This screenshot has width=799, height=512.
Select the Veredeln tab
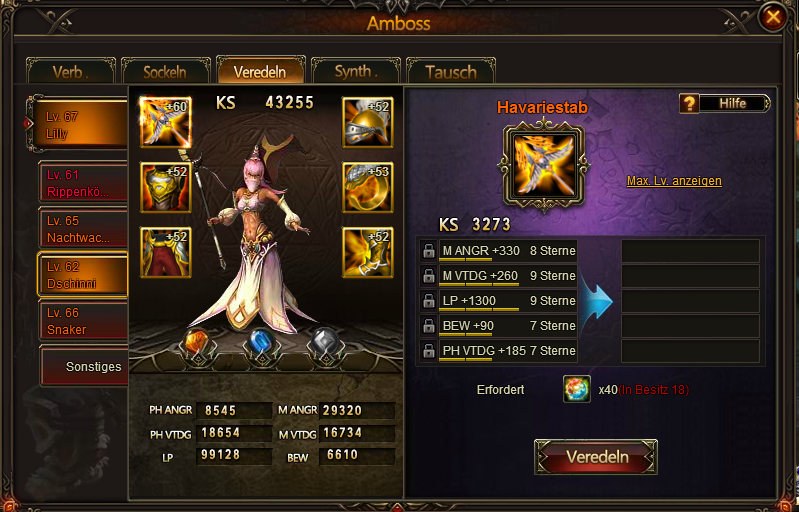click(260, 72)
